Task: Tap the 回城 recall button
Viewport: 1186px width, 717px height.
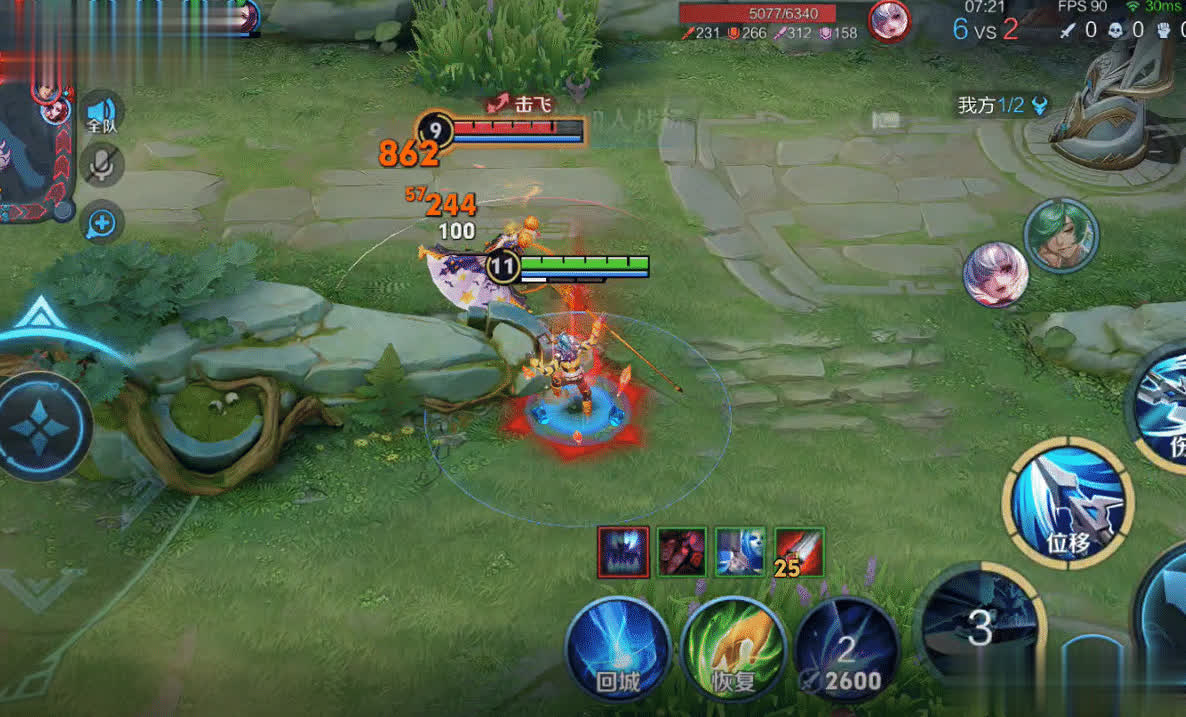Action: (x=617, y=648)
